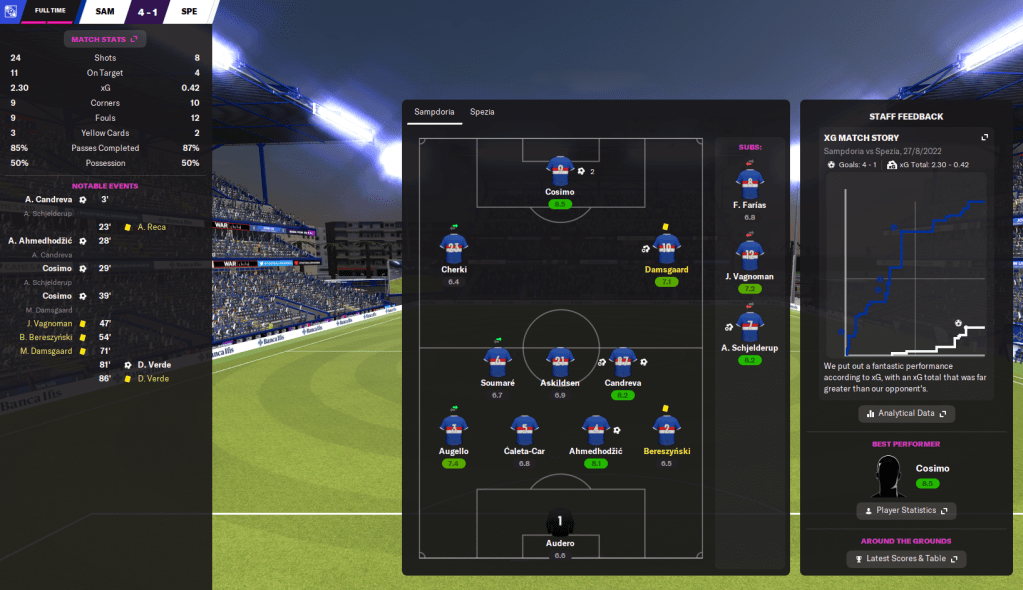The height and width of the screenshot is (590, 1023).
Task: Show Latest Scores & Table
Action: [906, 559]
